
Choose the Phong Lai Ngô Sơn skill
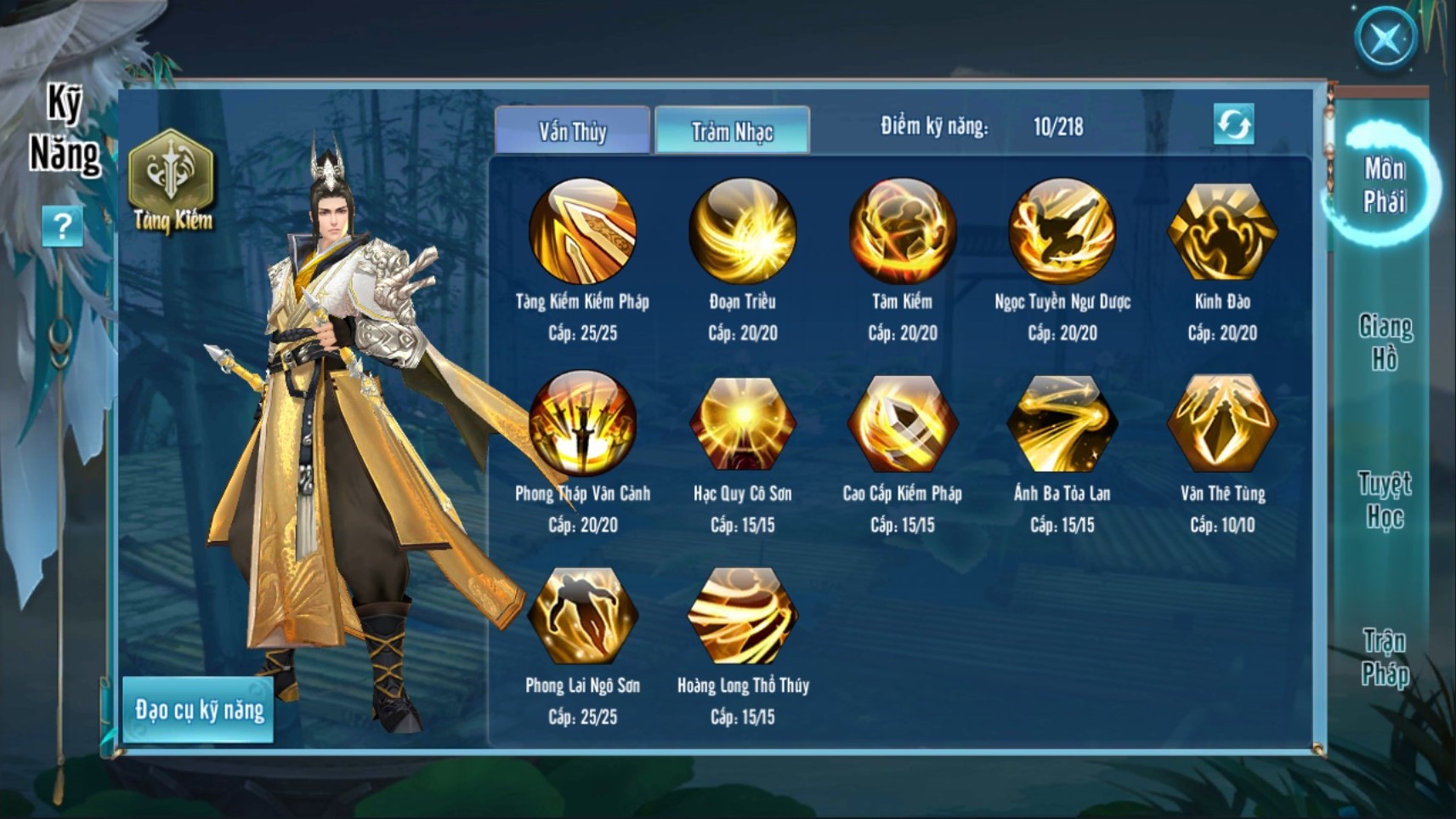coord(582,615)
